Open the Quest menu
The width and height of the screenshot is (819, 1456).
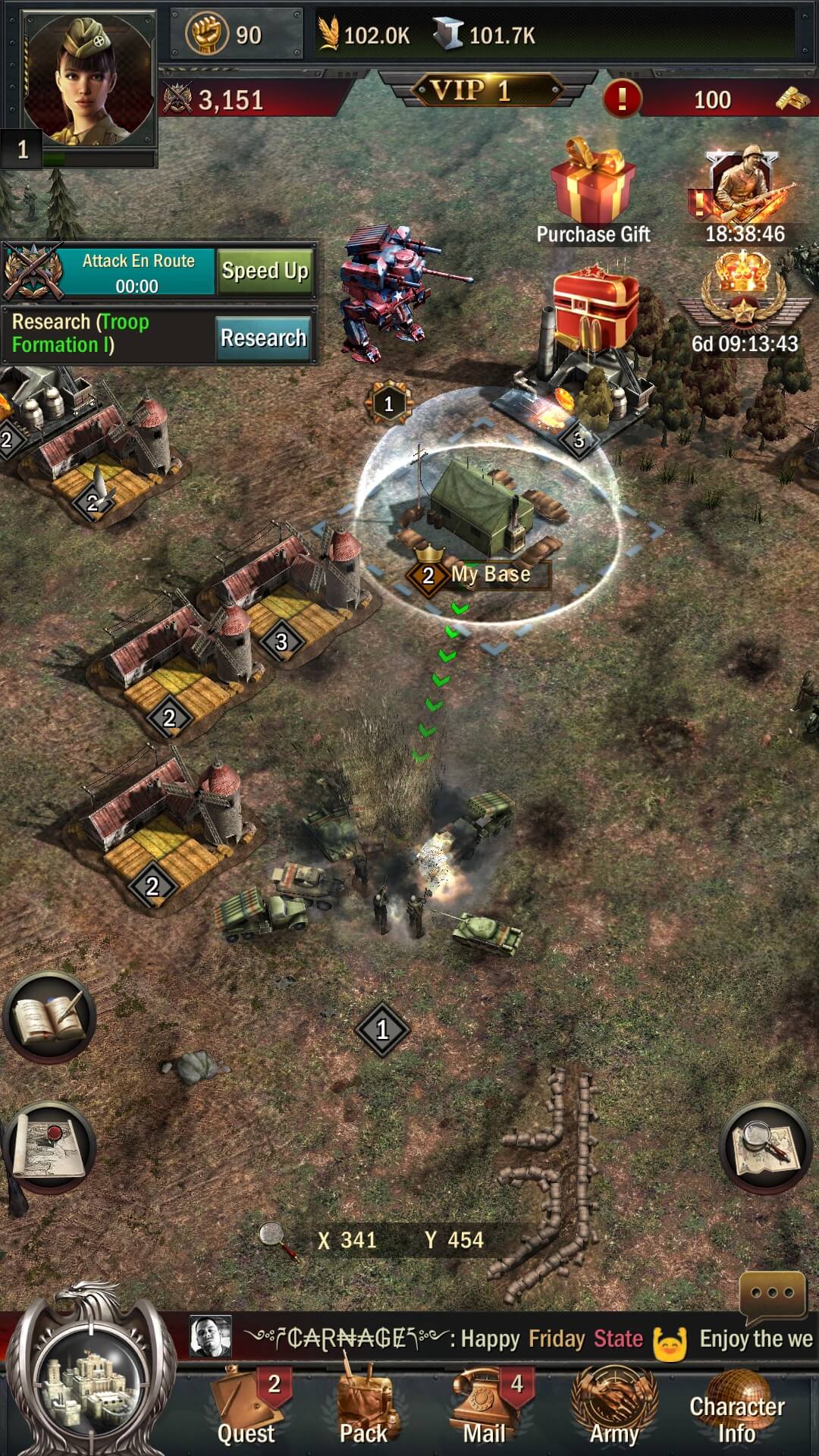246,1407
